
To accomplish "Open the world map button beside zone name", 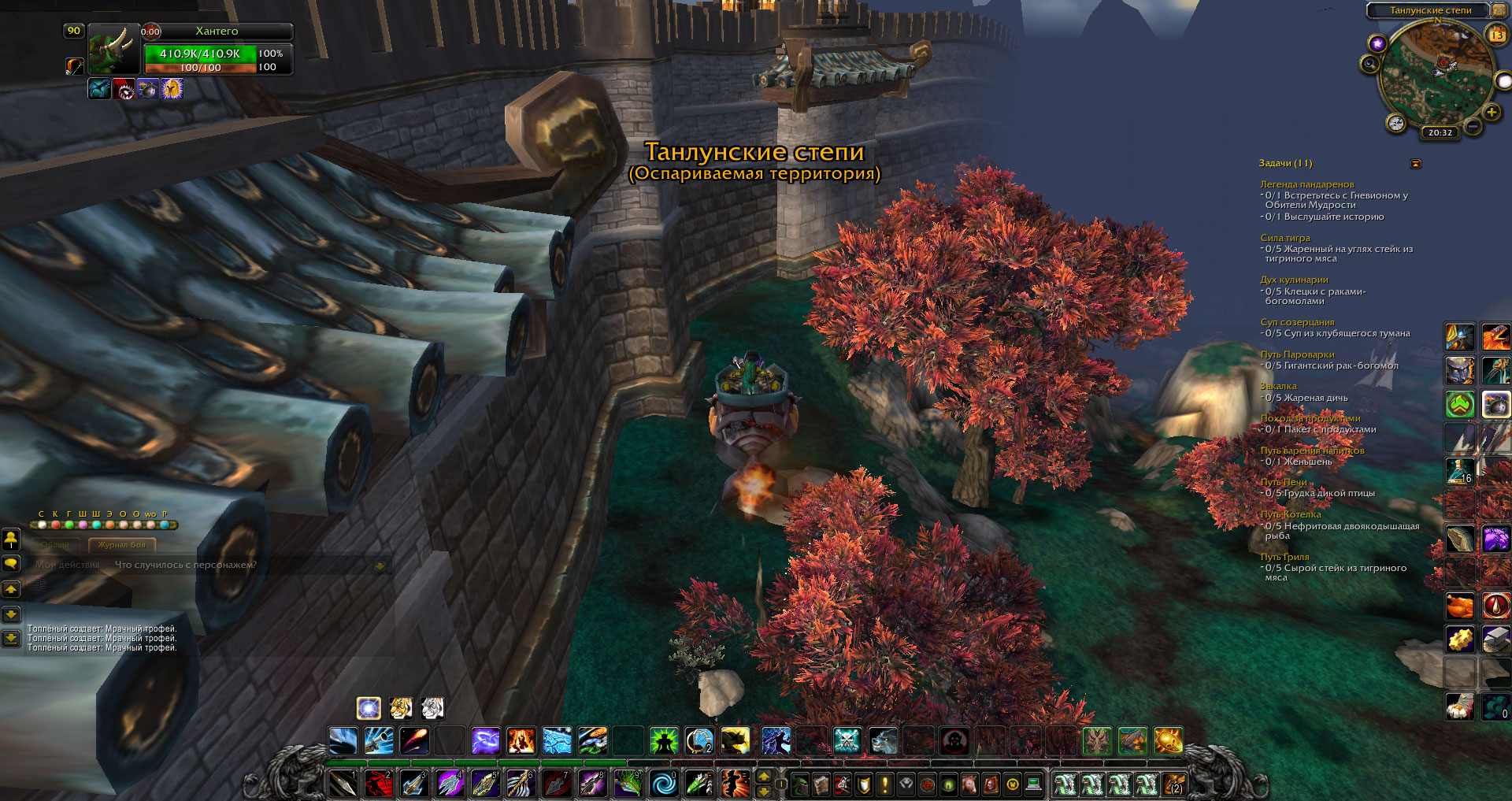I will tap(1497, 10).
